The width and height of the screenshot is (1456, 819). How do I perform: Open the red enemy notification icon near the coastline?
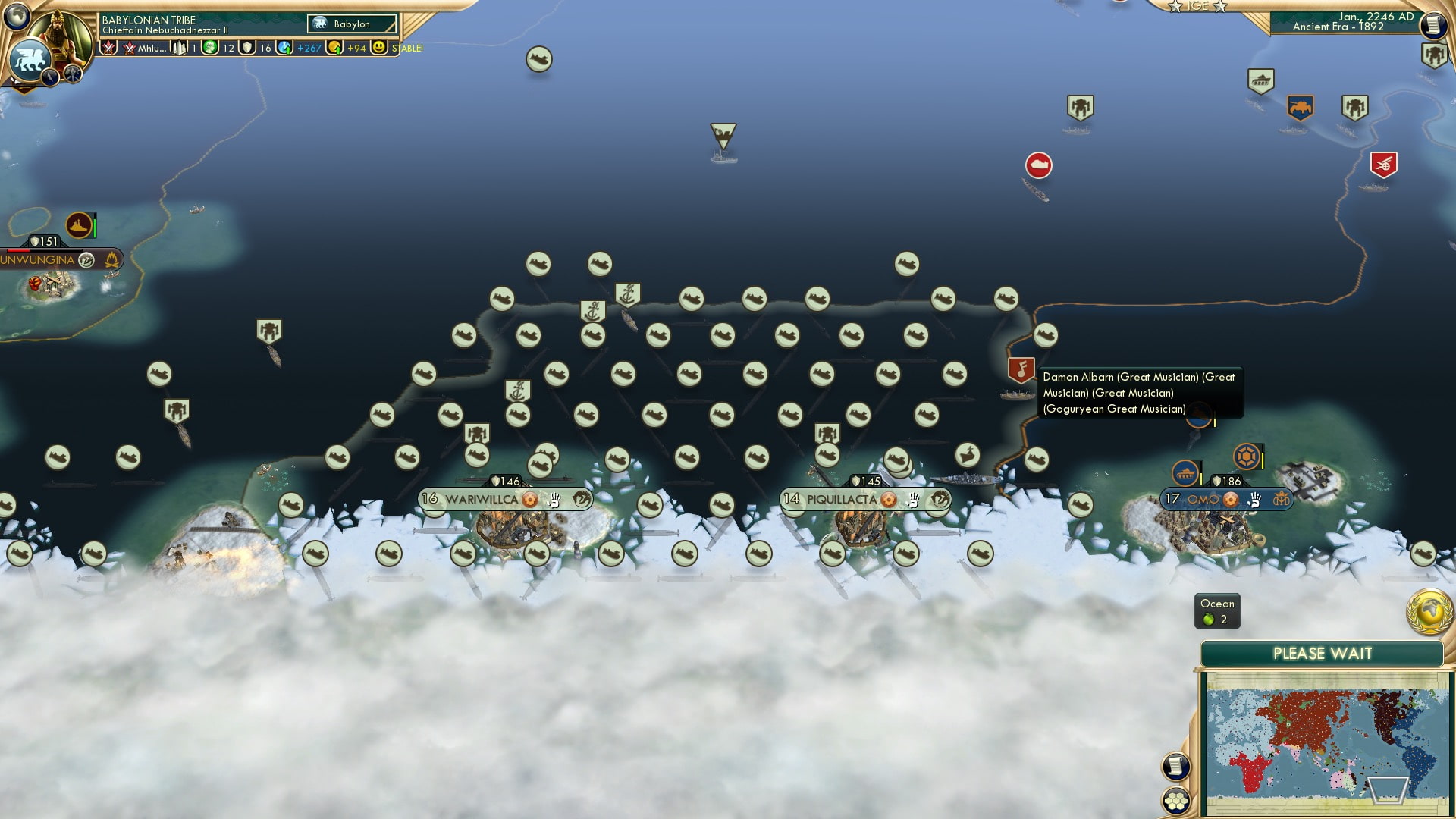click(1038, 165)
